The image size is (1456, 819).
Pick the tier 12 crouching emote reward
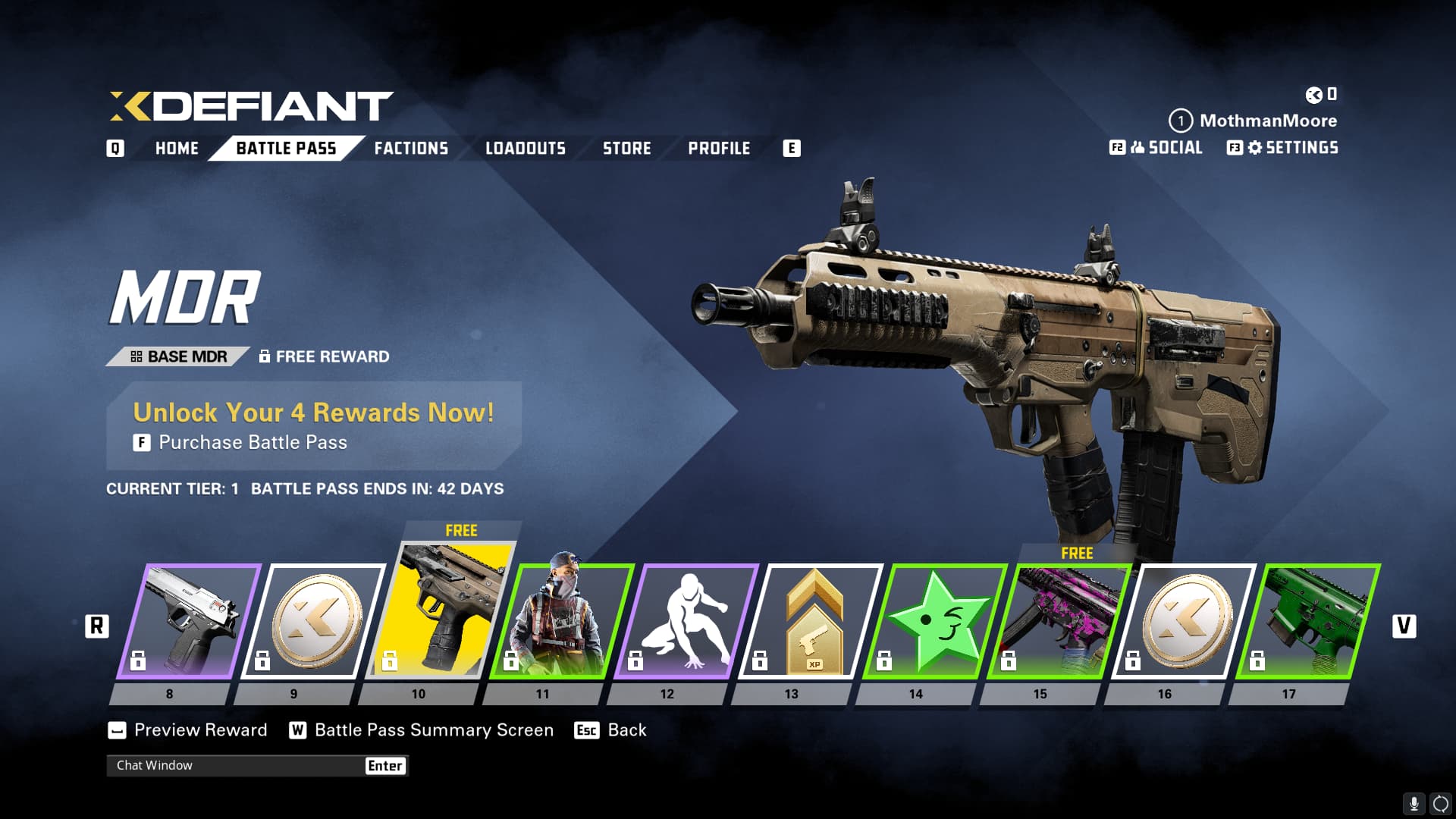(x=687, y=622)
